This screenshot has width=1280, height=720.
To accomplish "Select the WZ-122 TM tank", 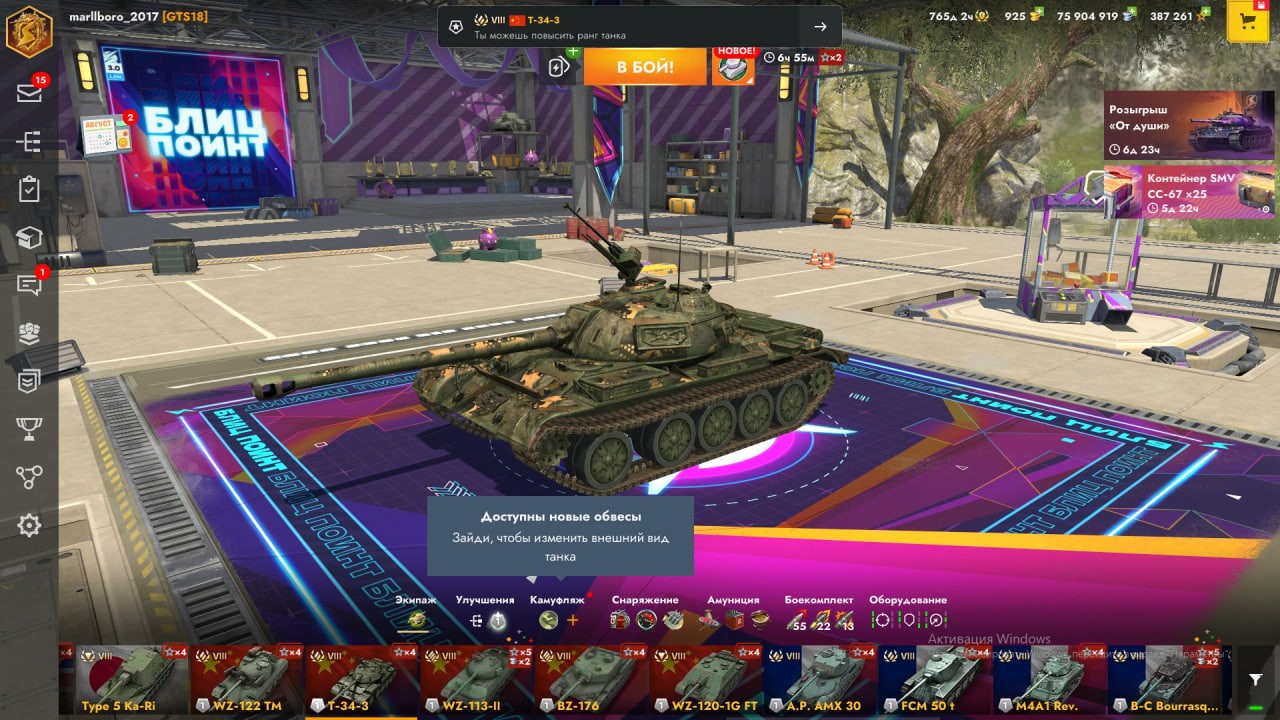I will click(247, 679).
